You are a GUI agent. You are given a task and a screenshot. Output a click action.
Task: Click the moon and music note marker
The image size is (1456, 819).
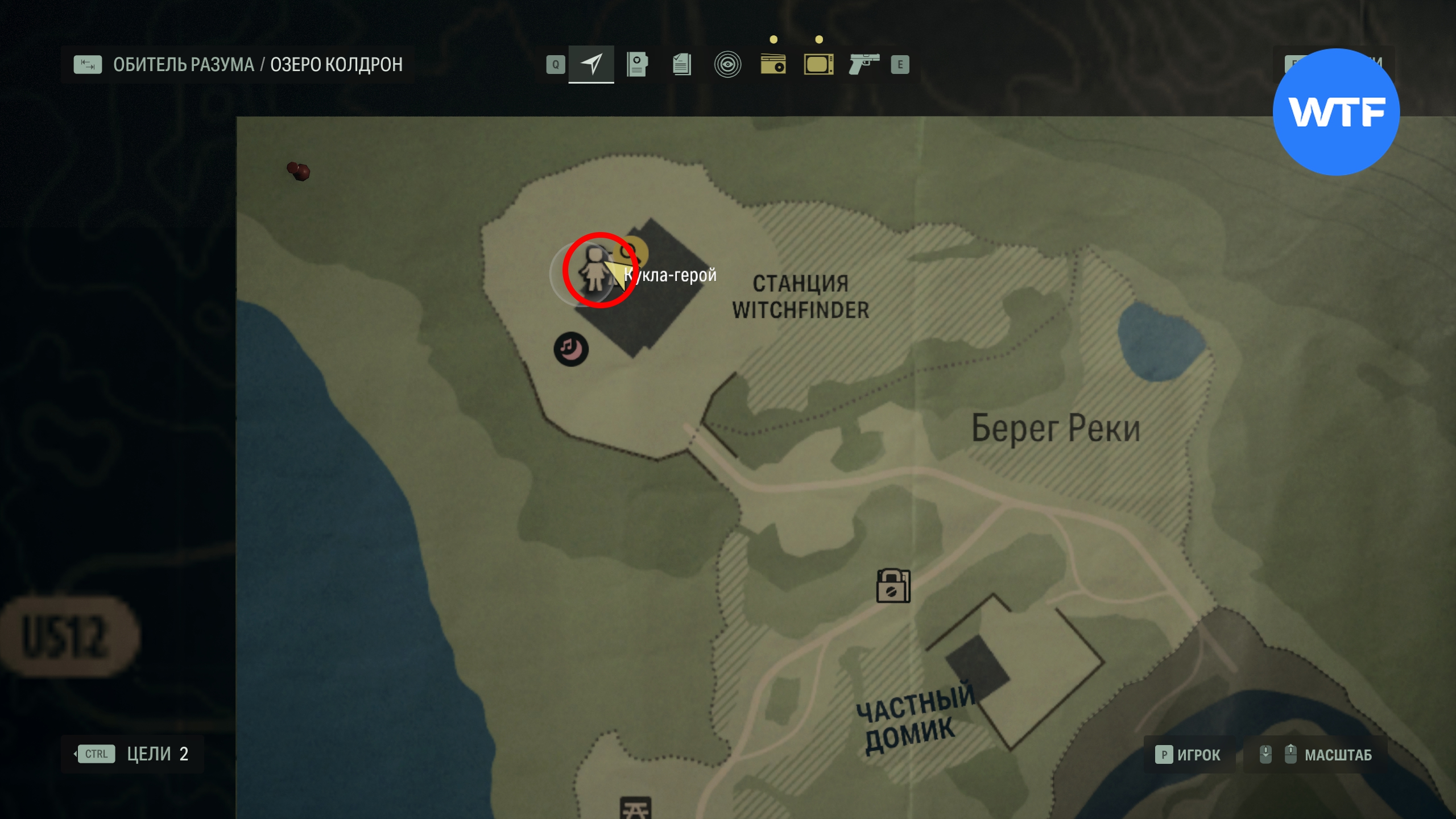click(571, 349)
